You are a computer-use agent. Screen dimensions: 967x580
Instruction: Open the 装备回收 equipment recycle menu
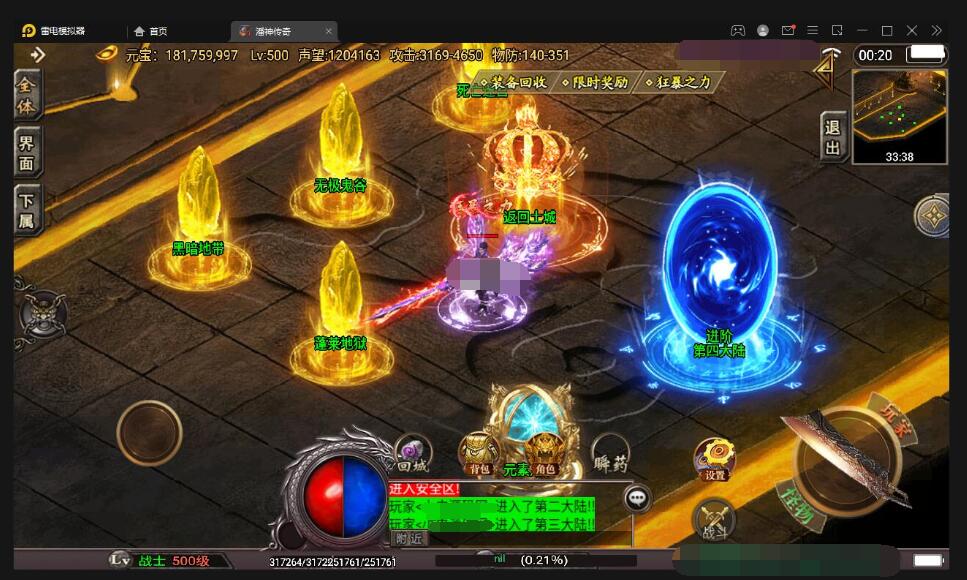click(x=514, y=82)
